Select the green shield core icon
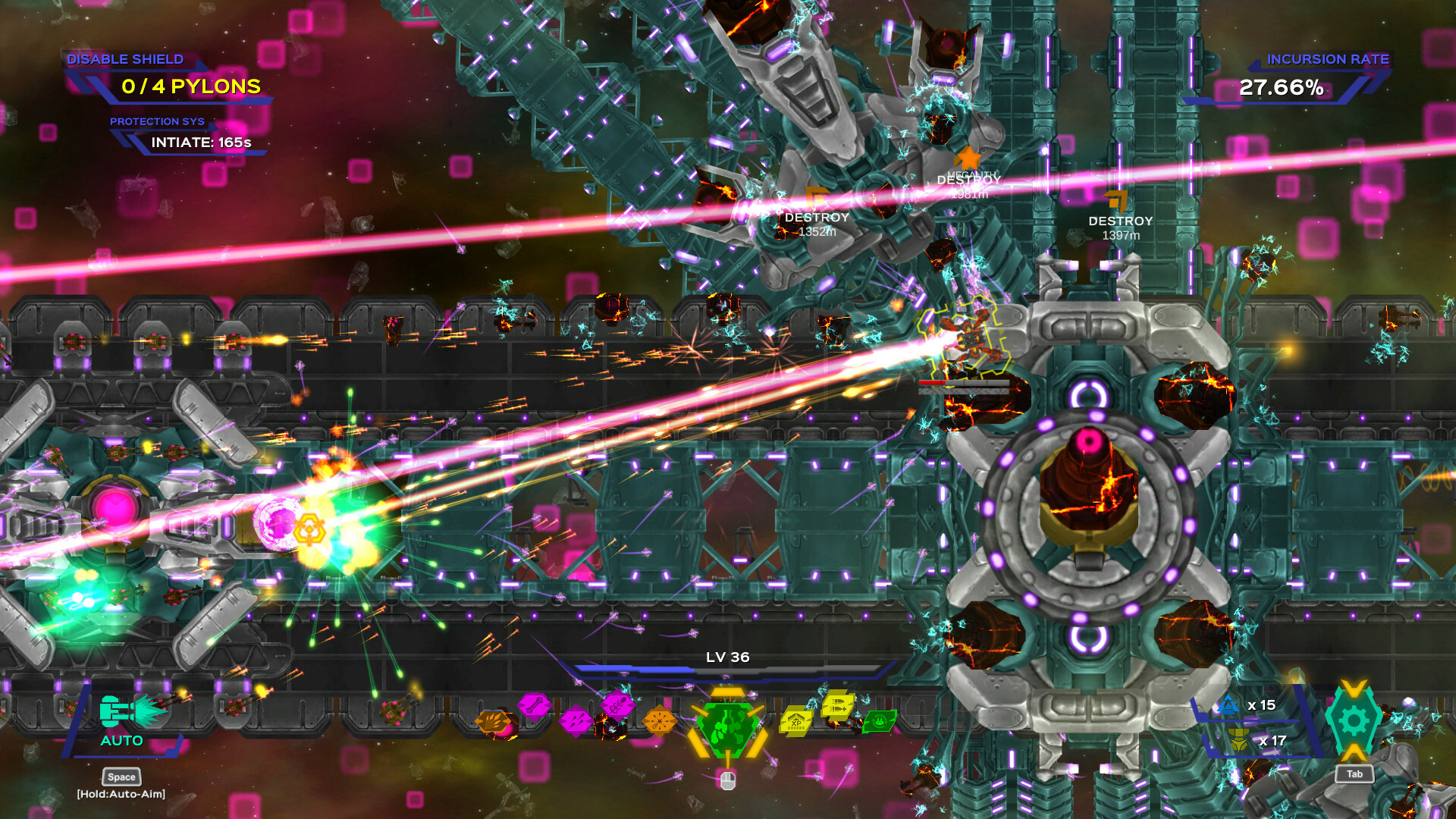The width and height of the screenshot is (1456, 819). 727,728
